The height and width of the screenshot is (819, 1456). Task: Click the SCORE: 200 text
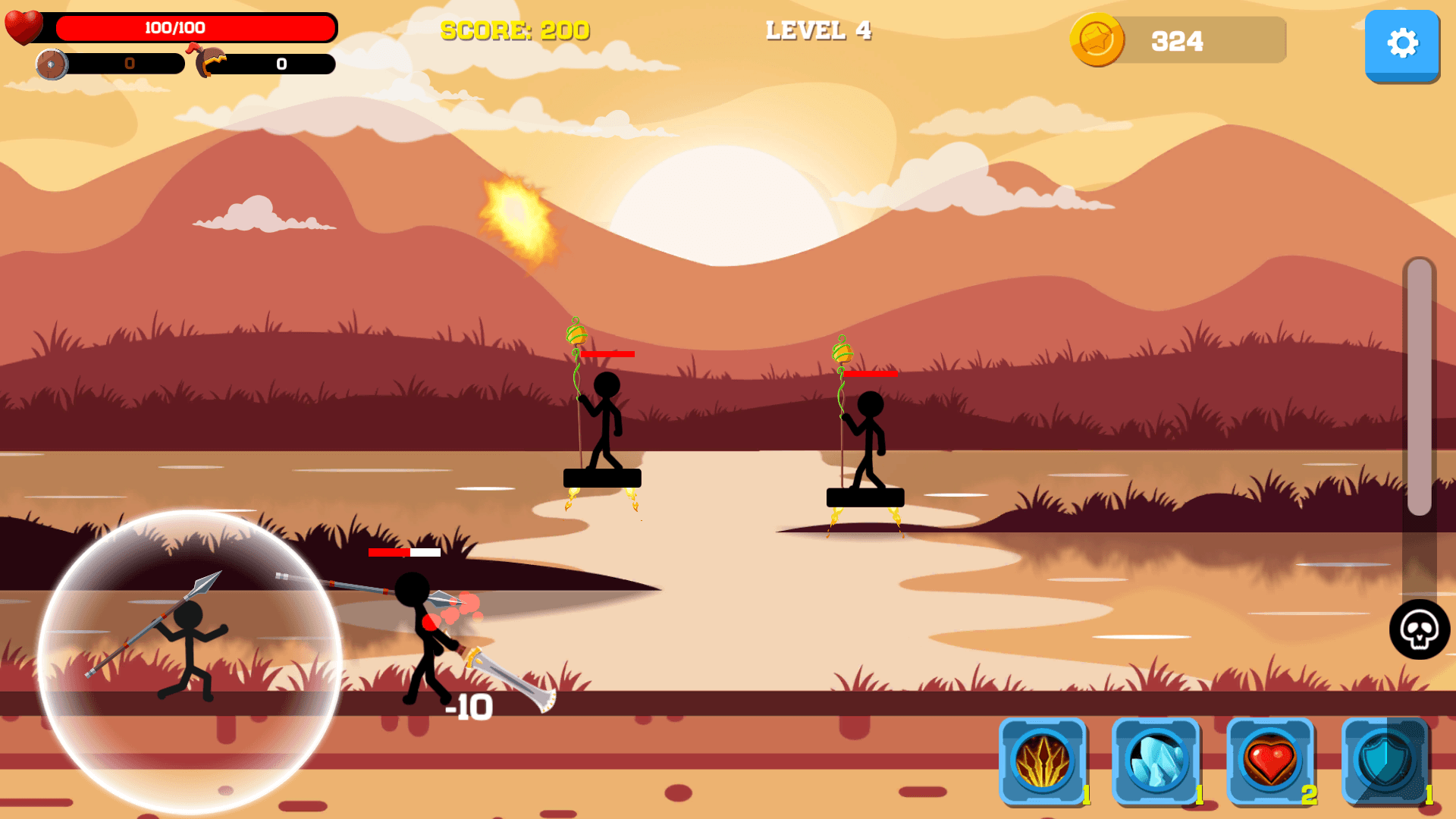pos(514,31)
